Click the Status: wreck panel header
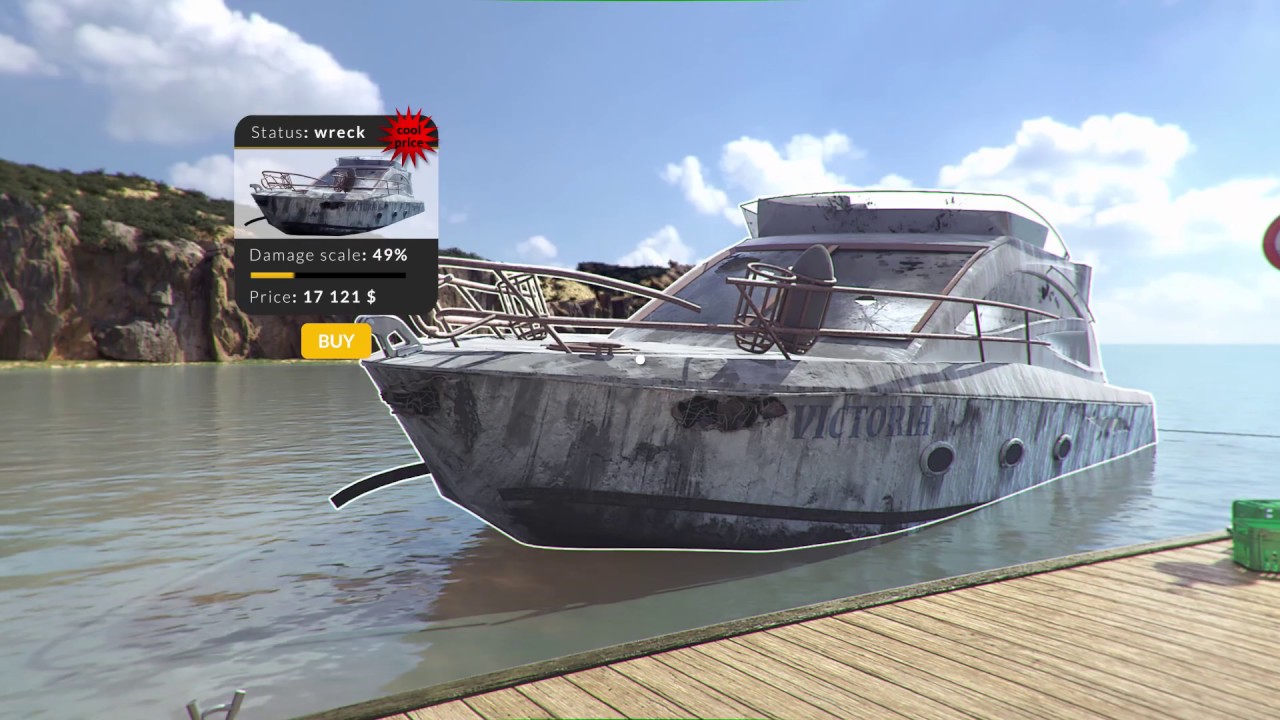This screenshot has height=720, width=1280. coord(310,132)
